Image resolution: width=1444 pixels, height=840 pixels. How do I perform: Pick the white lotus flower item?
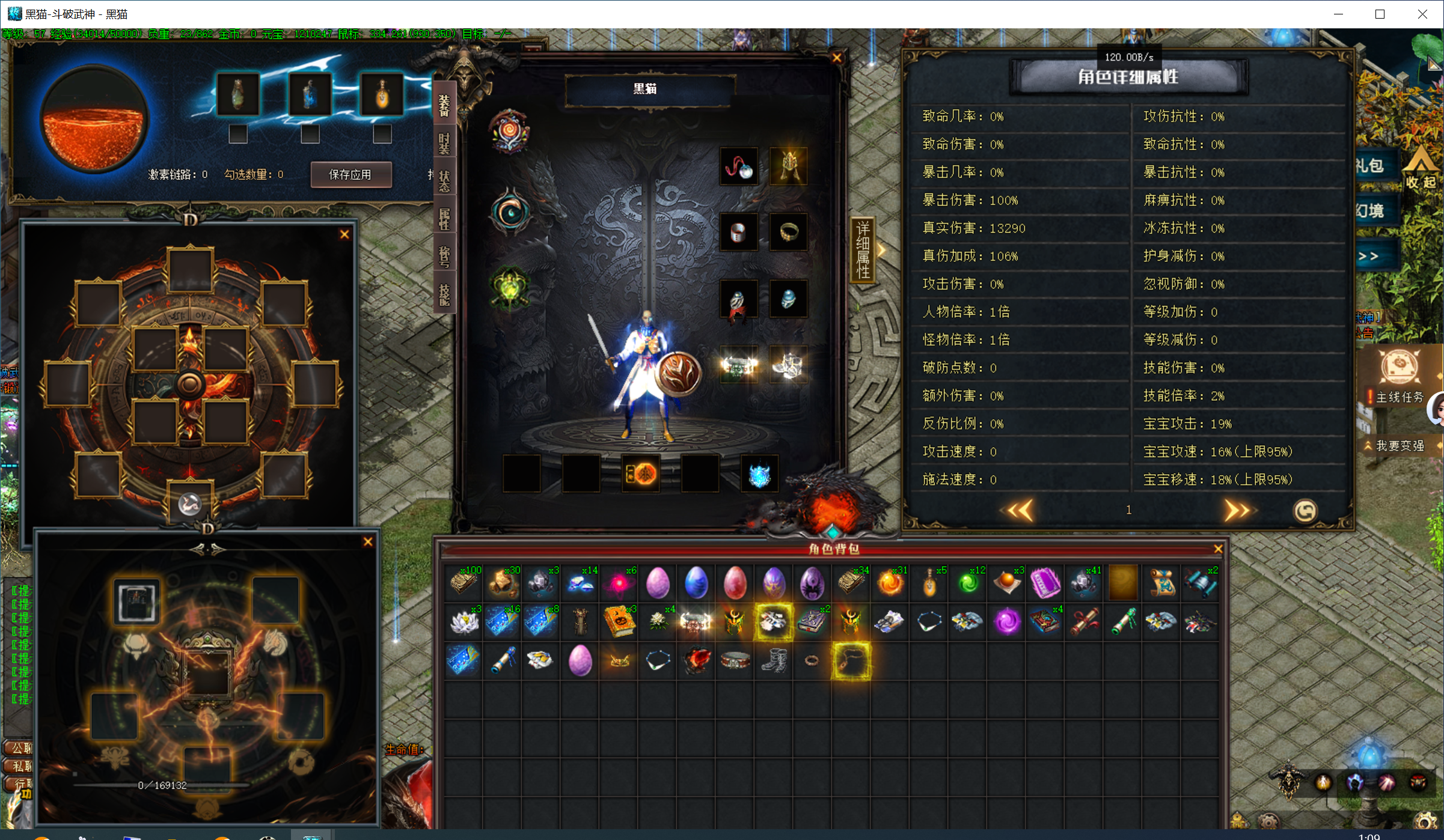point(464,622)
